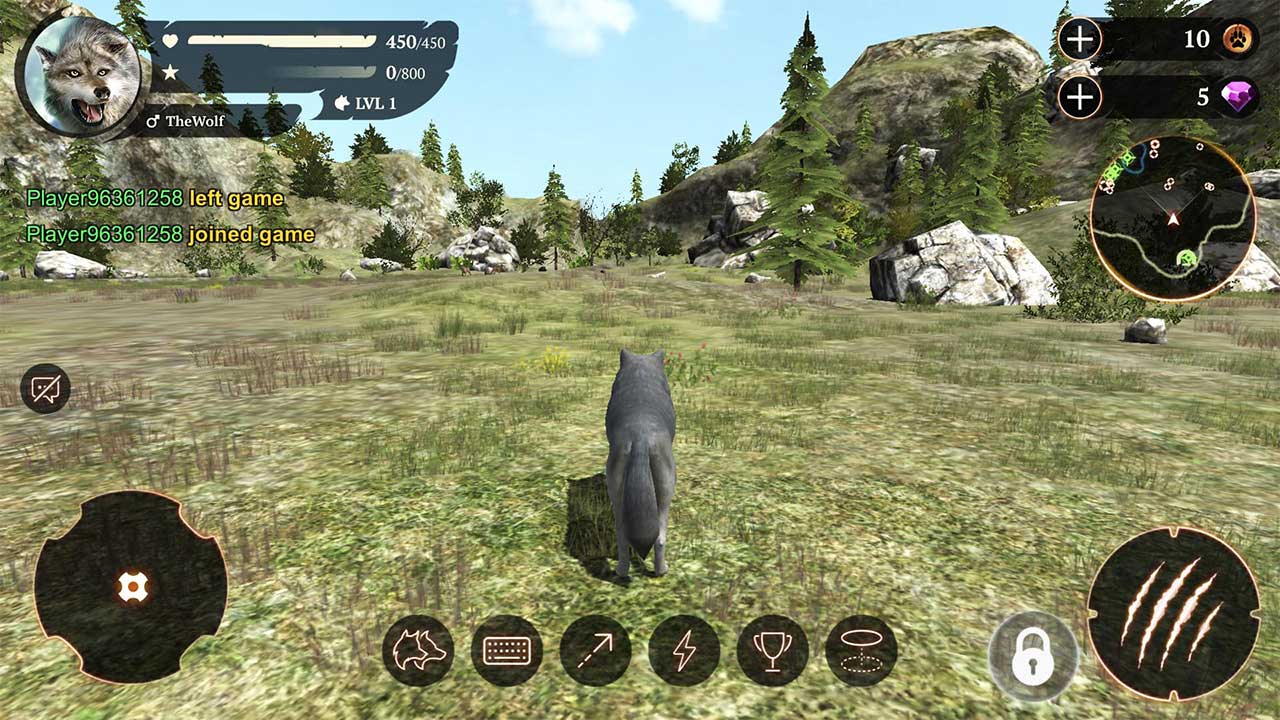
Task: Select the TheWolf name label
Action: coord(196,123)
